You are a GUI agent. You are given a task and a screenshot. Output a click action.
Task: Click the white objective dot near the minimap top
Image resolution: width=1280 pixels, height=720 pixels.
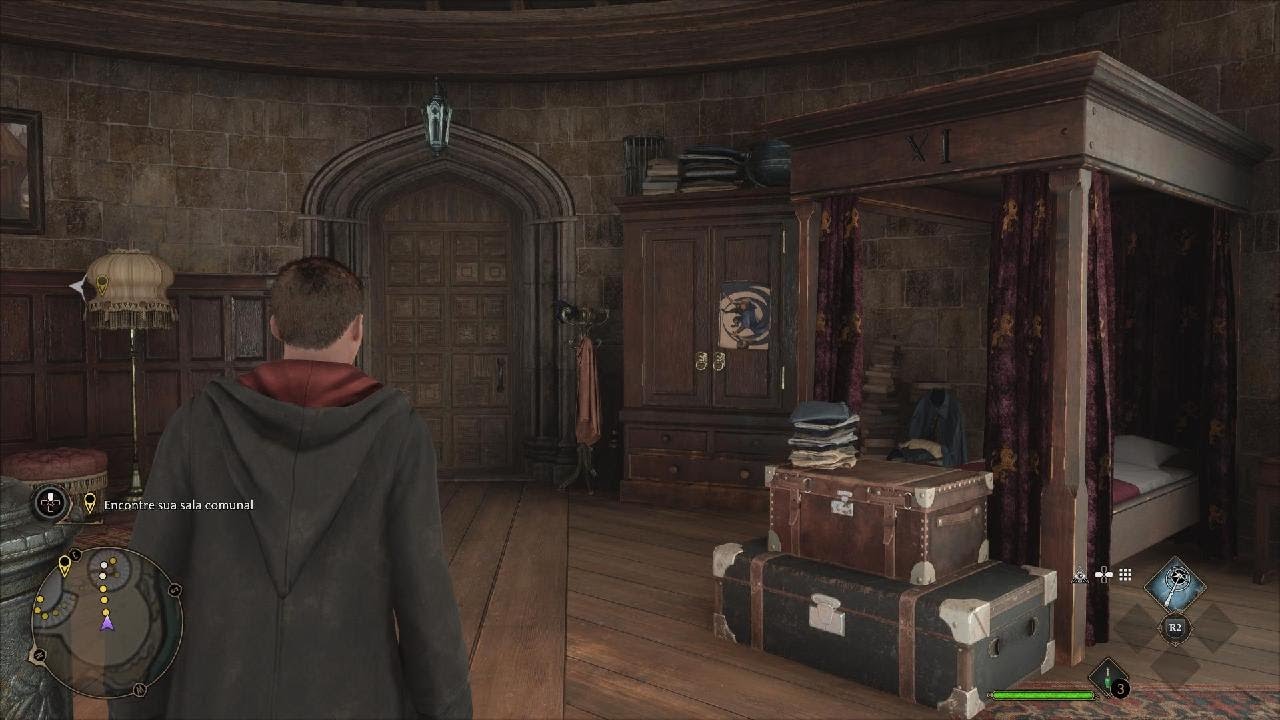point(104,564)
